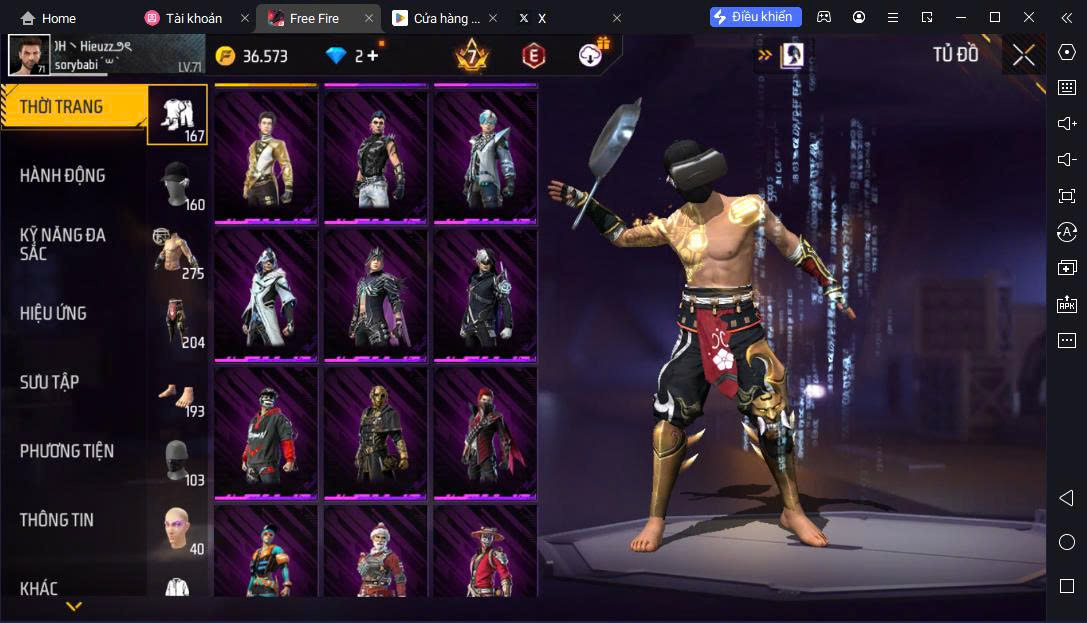Add diamonds with the plus button
Viewport: 1087px width, 623px height.
point(373,55)
